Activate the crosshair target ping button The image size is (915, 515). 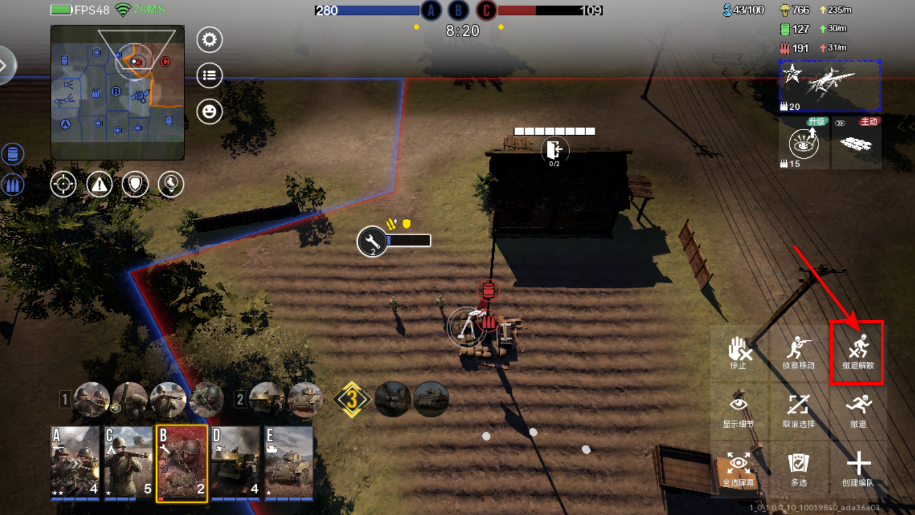click(63, 184)
